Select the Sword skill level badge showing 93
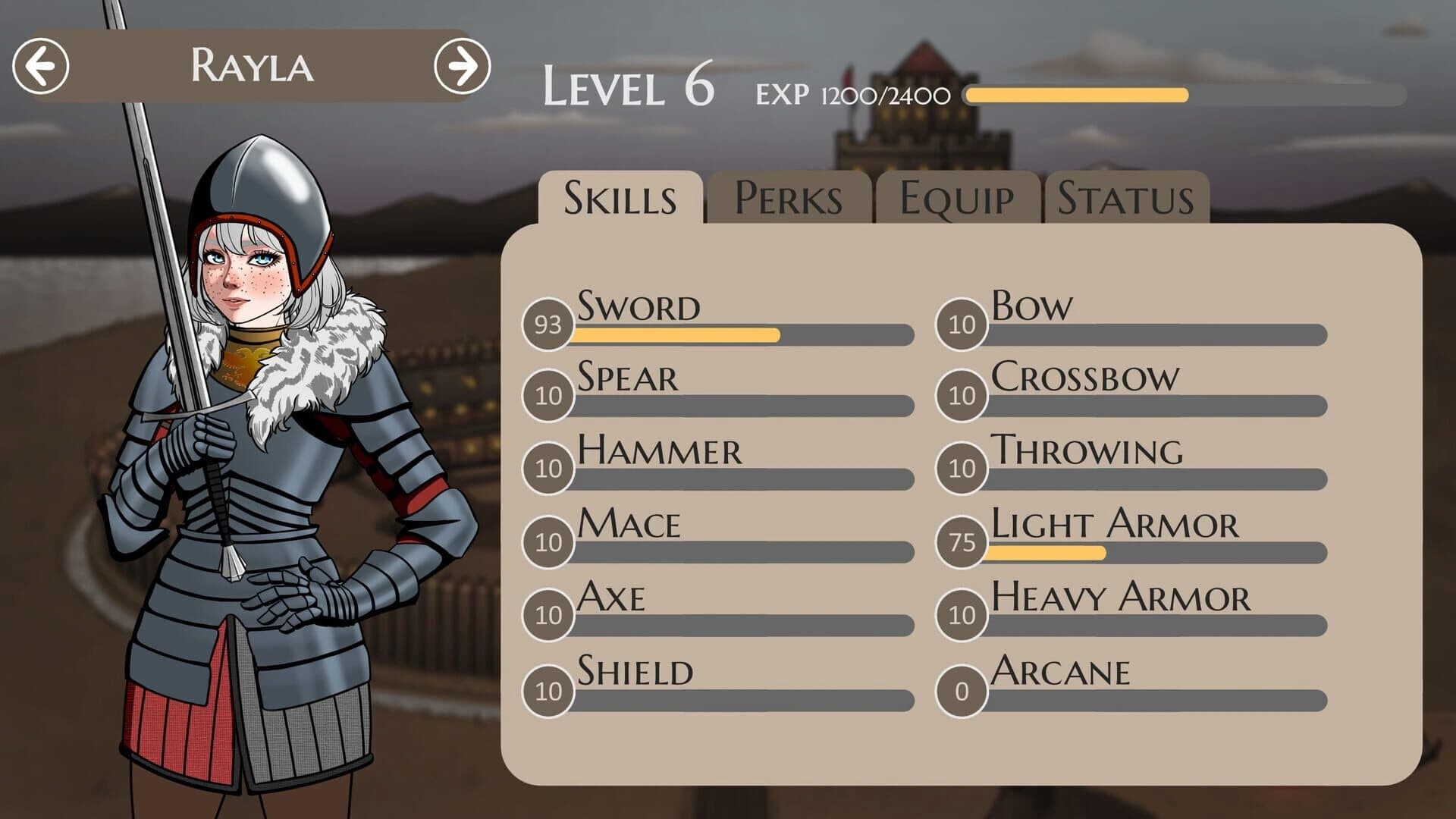The width and height of the screenshot is (1456, 819). [x=548, y=328]
